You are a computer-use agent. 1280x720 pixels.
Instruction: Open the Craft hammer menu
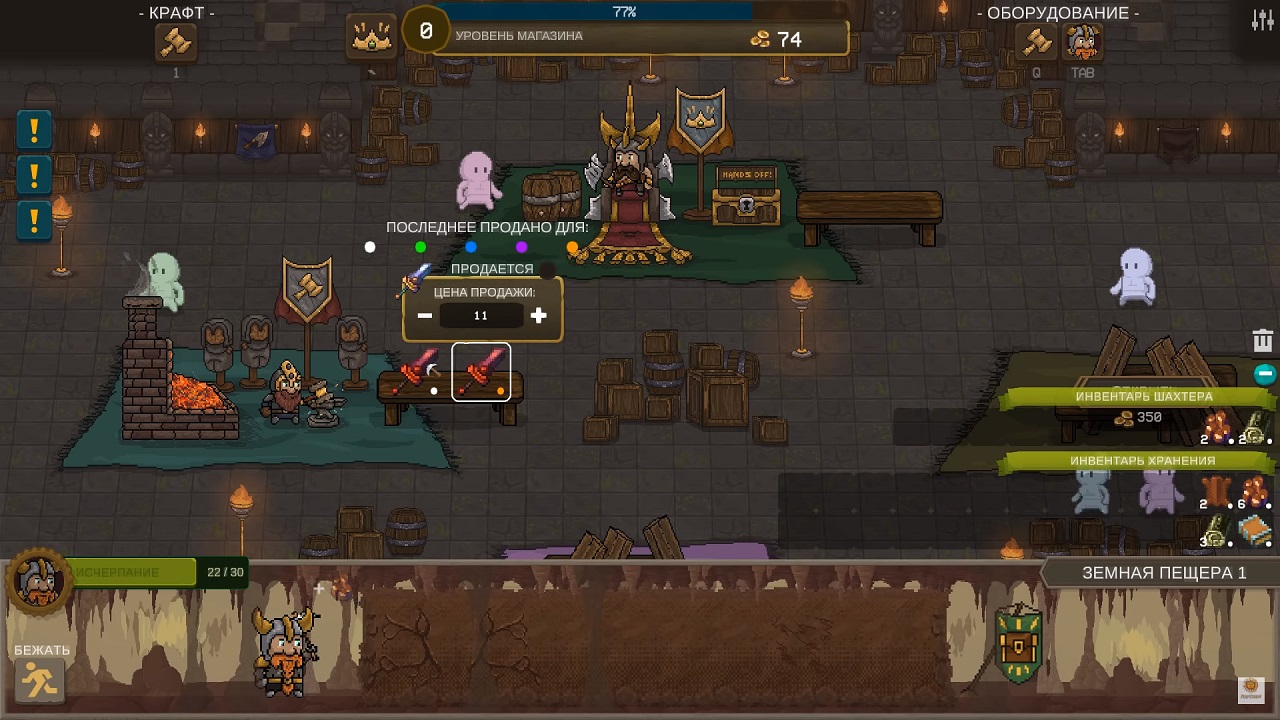click(175, 43)
